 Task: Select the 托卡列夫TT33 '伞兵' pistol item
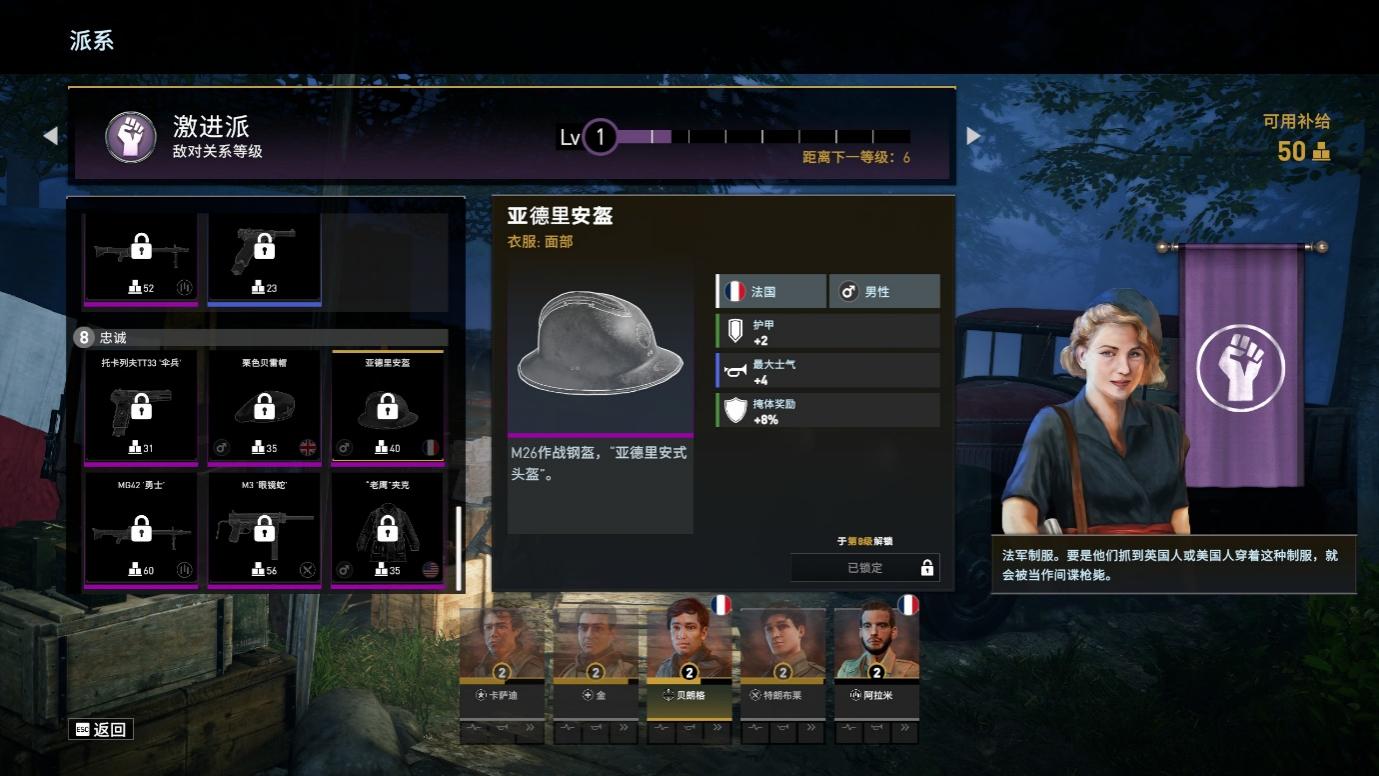[141, 407]
